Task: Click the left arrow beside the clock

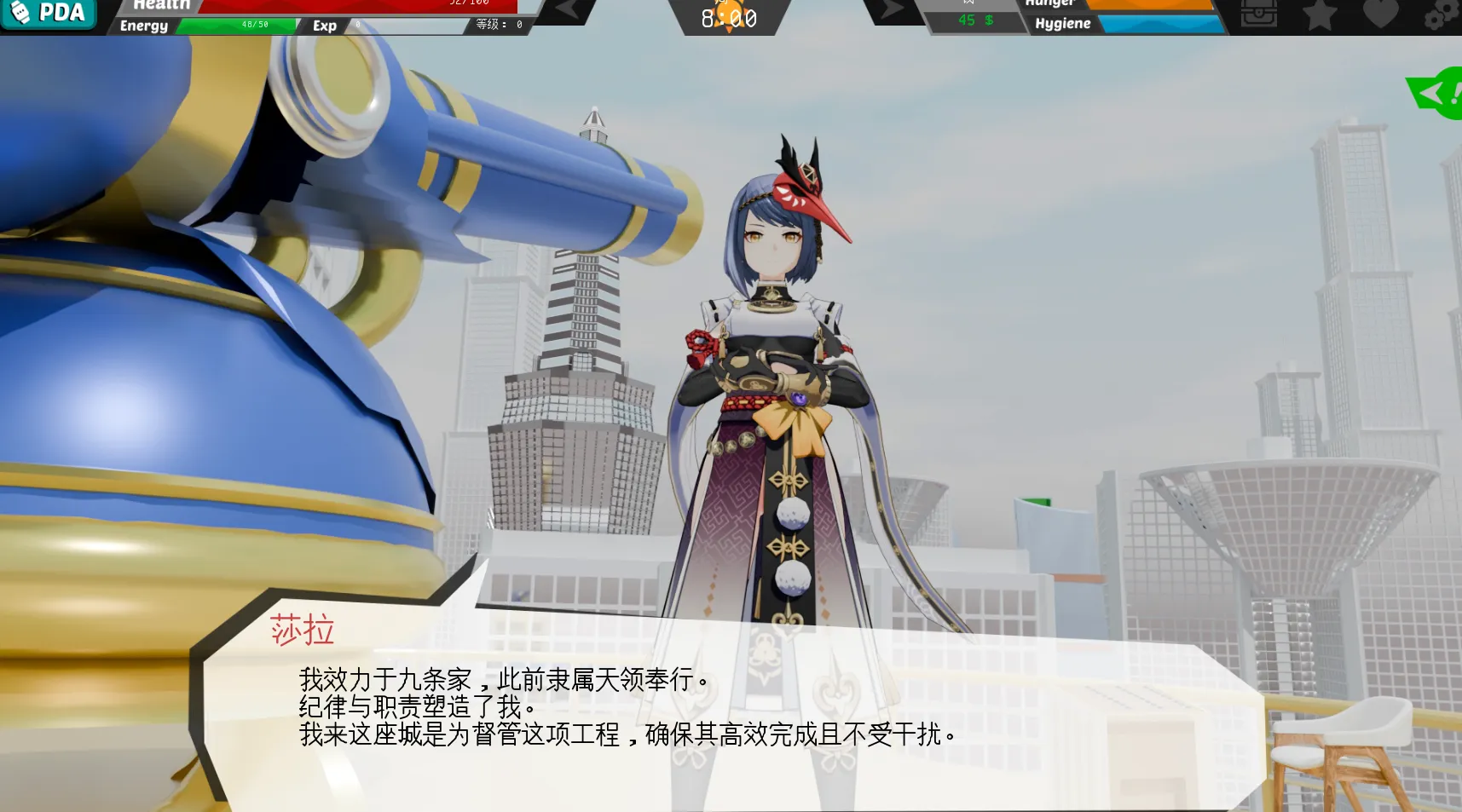Action: pos(566,11)
